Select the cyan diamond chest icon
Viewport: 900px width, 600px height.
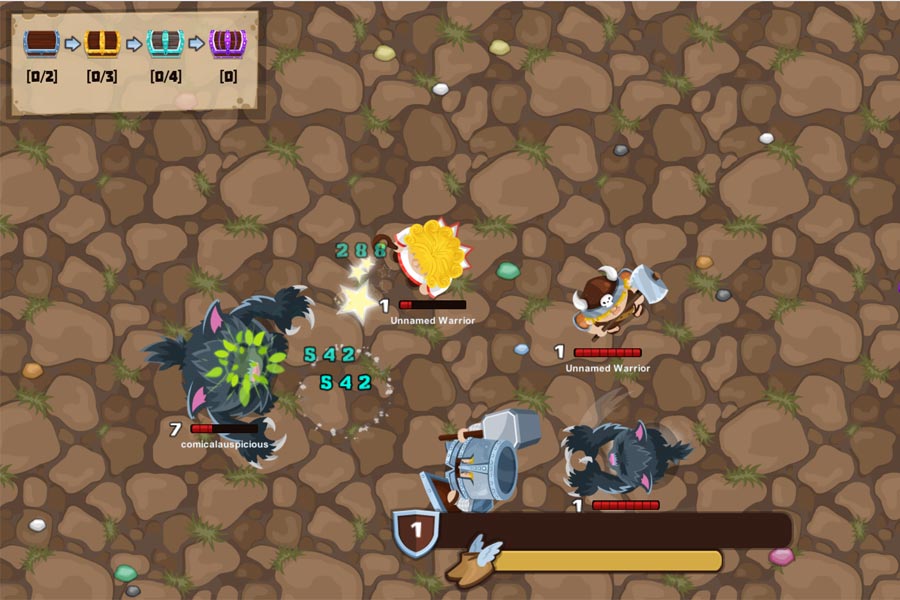click(166, 43)
